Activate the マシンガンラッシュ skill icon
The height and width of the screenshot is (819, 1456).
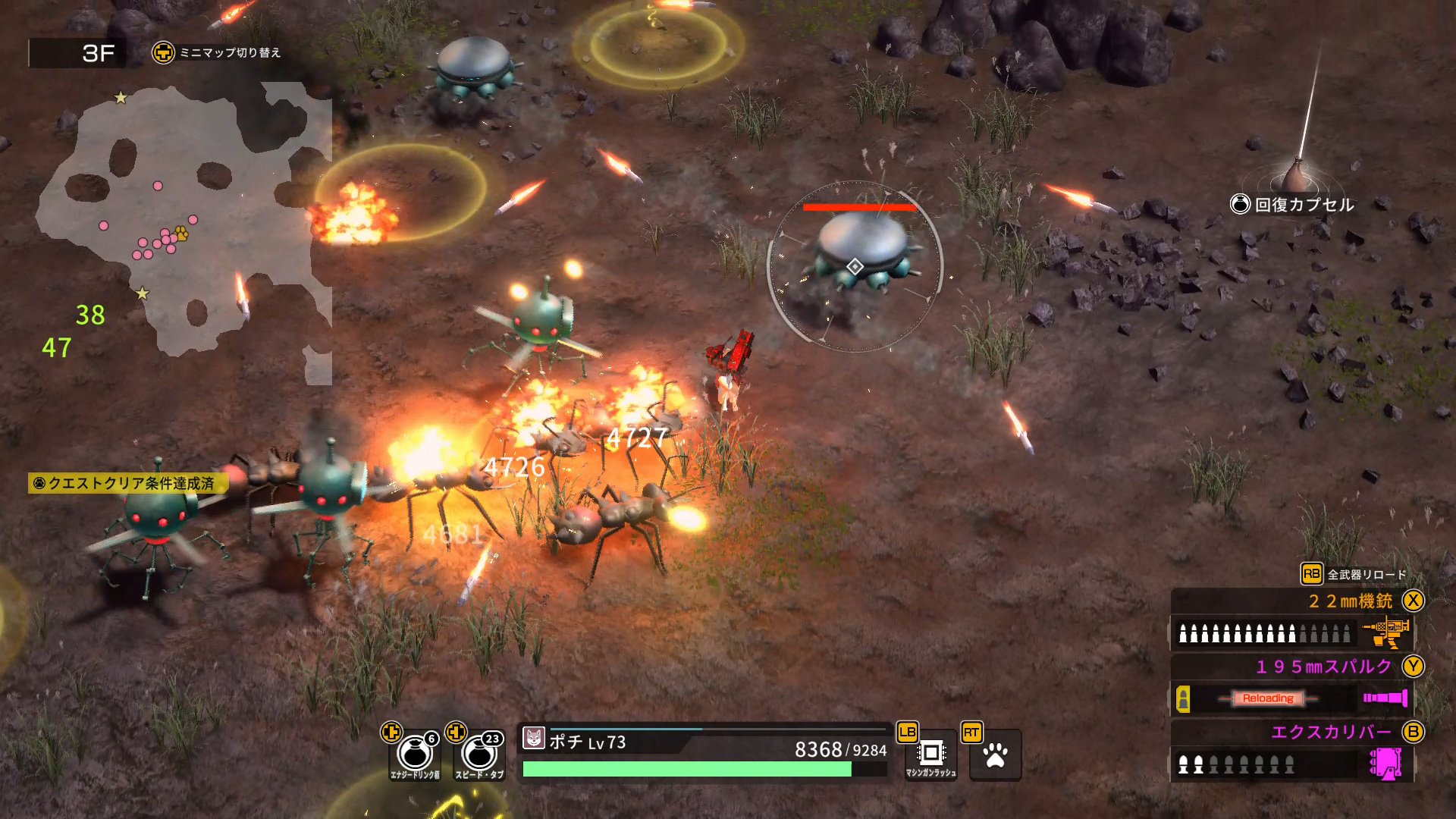tap(930, 754)
